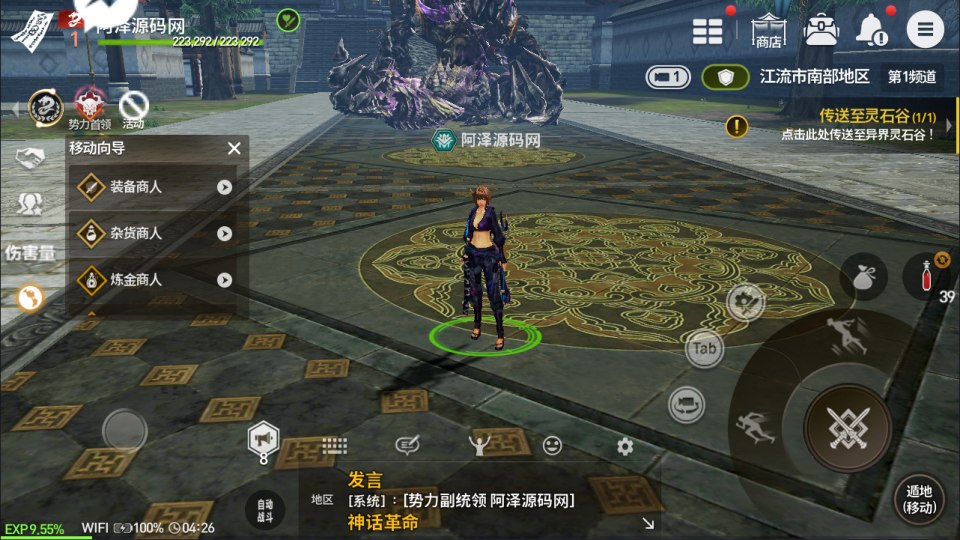The height and width of the screenshot is (540, 960).
Task: Open the backpack inventory
Action: (x=820, y=29)
